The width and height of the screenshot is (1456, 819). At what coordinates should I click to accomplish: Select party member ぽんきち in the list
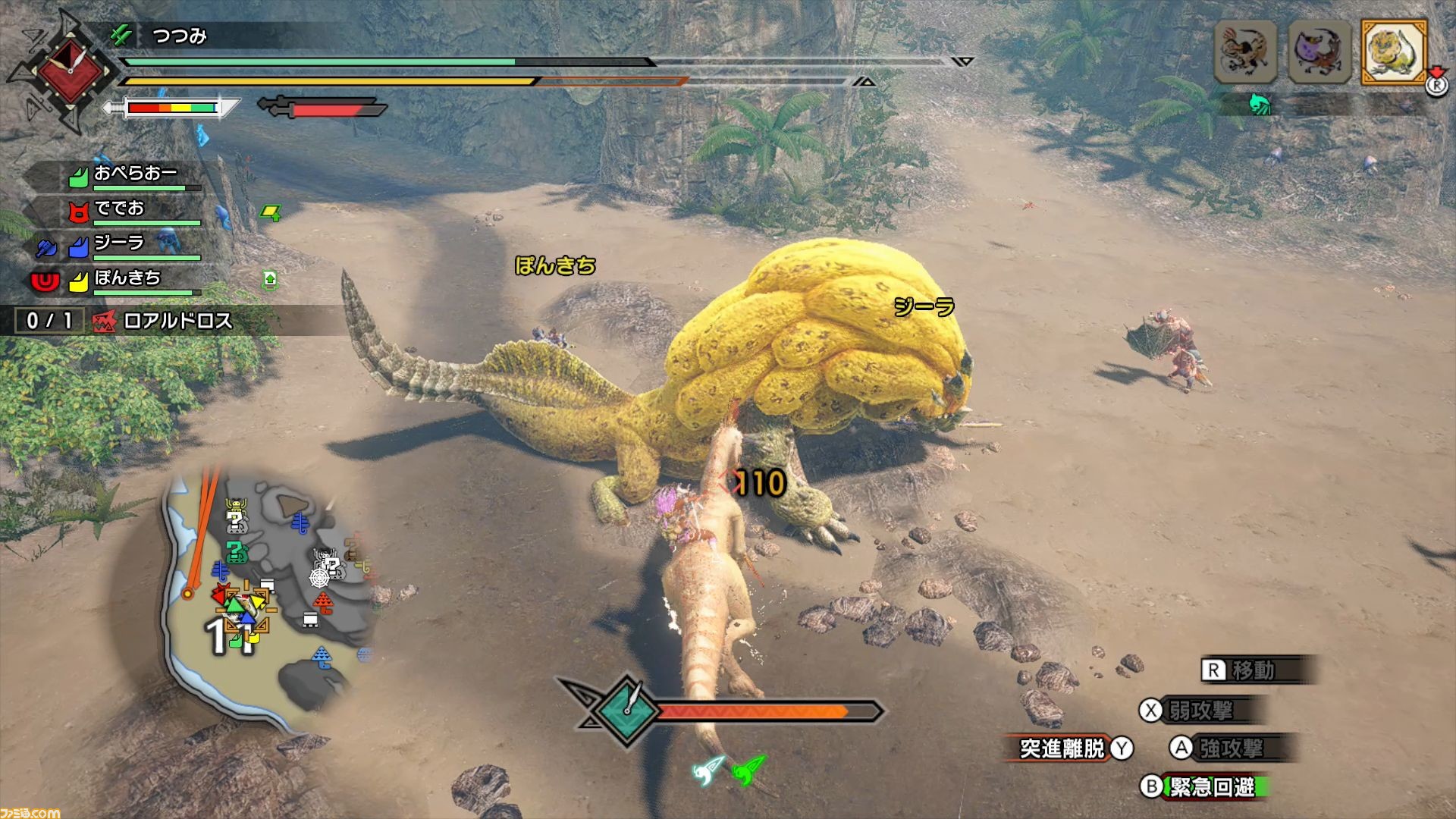(127, 279)
